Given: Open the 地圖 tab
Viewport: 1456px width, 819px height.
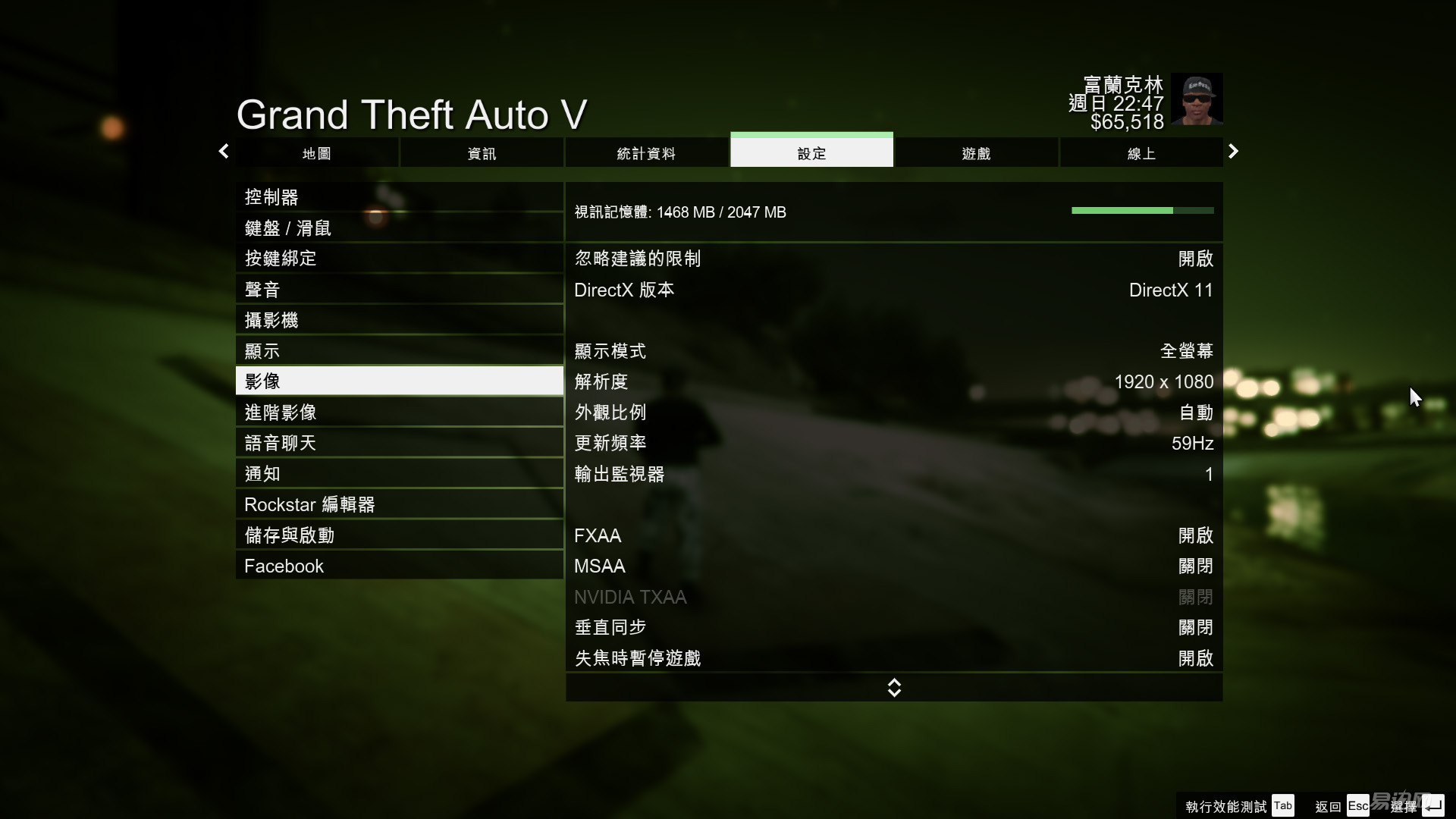Looking at the screenshot, I should point(315,152).
